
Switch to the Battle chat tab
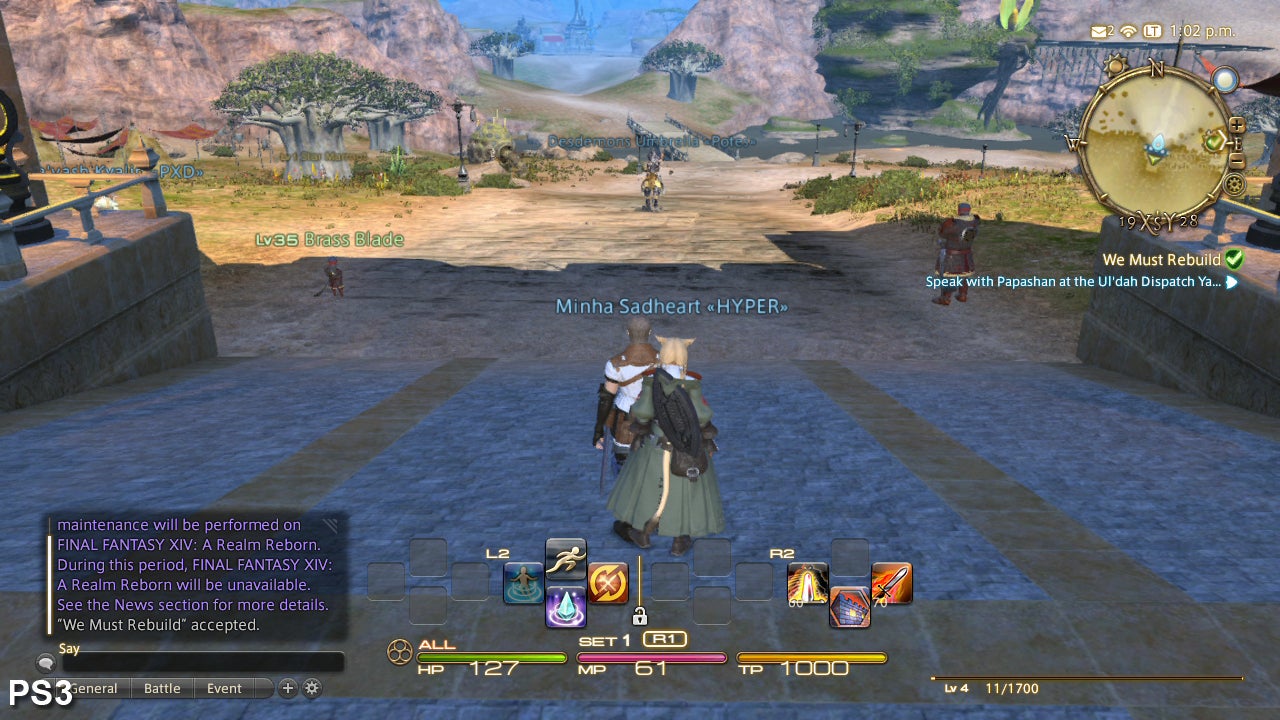(x=161, y=688)
